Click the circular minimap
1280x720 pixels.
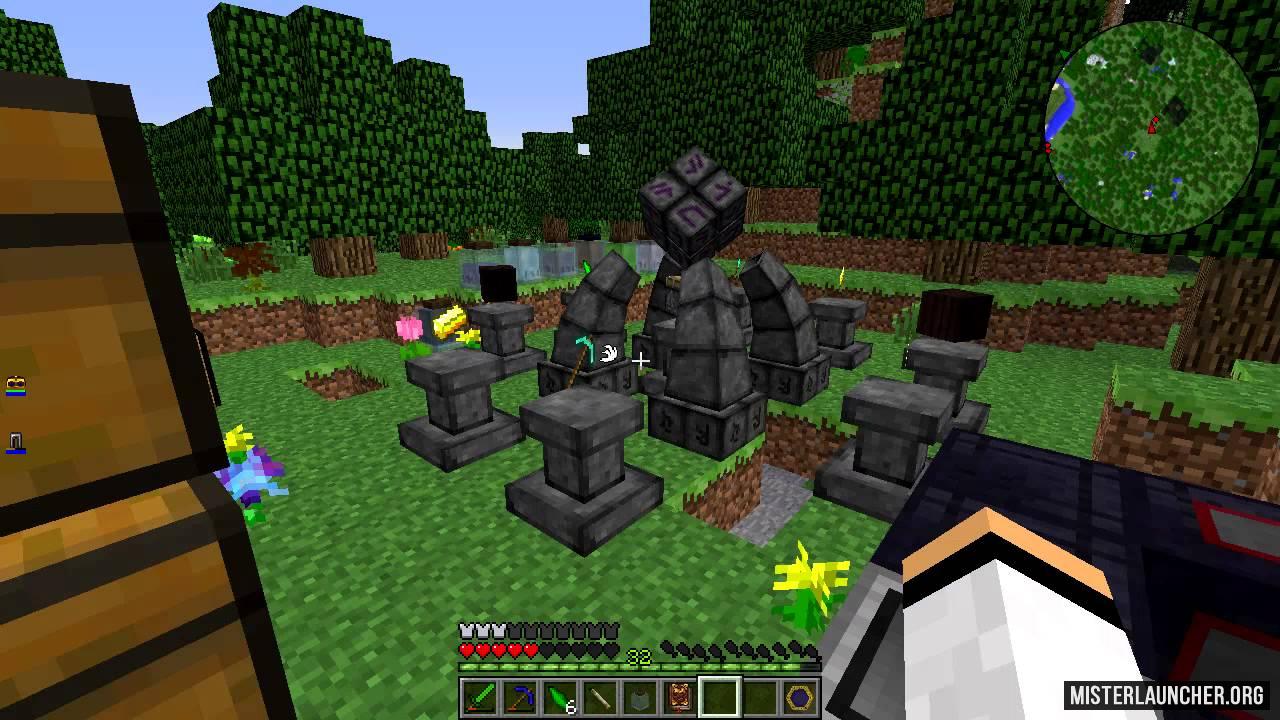(x=1151, y=127)
